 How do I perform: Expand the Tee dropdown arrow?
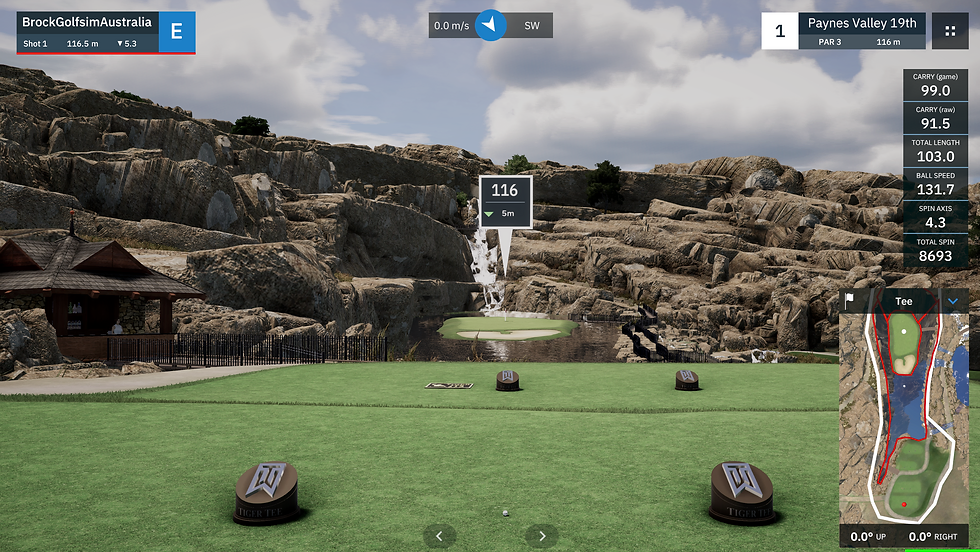953,300
